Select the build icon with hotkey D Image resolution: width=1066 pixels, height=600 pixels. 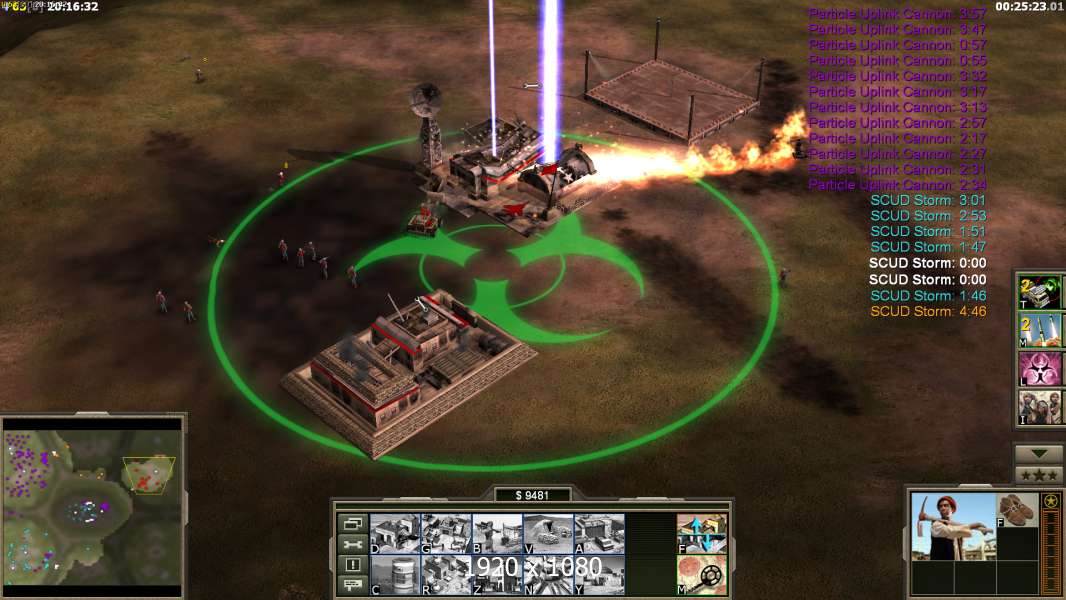tap(395, 533)
